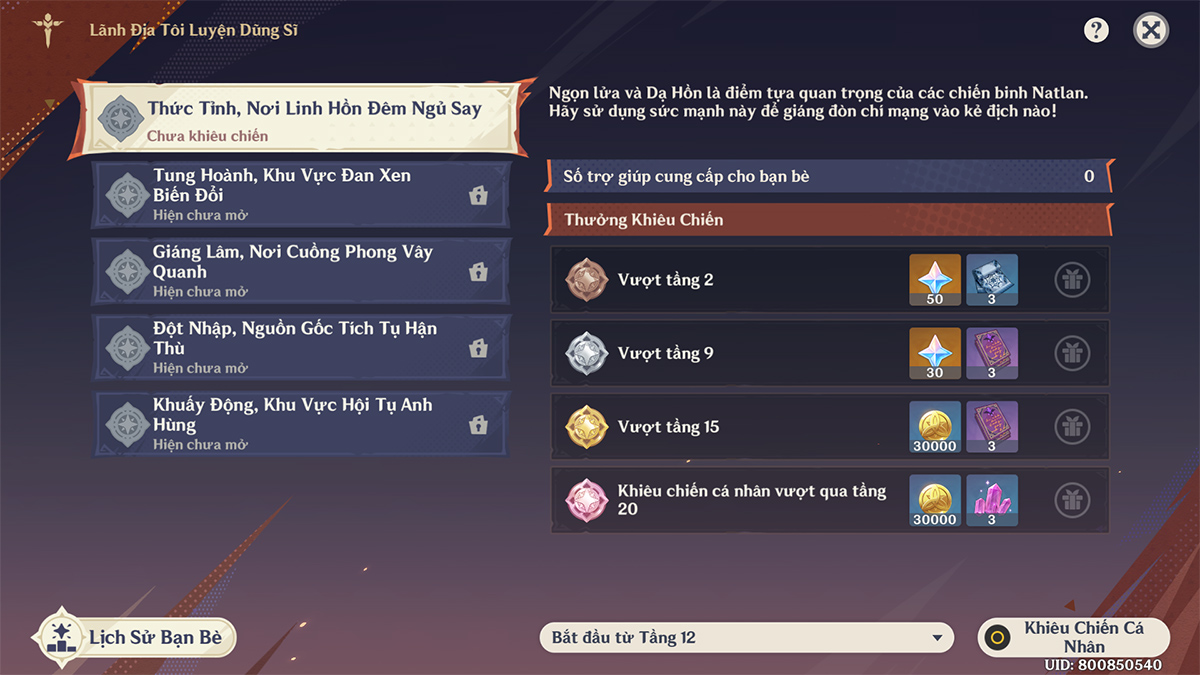Start Khiêu Chiến Cá Nhân solo challenge
The width and height of the screenshot is (1200, 675).
click(x=1073, y=637)
